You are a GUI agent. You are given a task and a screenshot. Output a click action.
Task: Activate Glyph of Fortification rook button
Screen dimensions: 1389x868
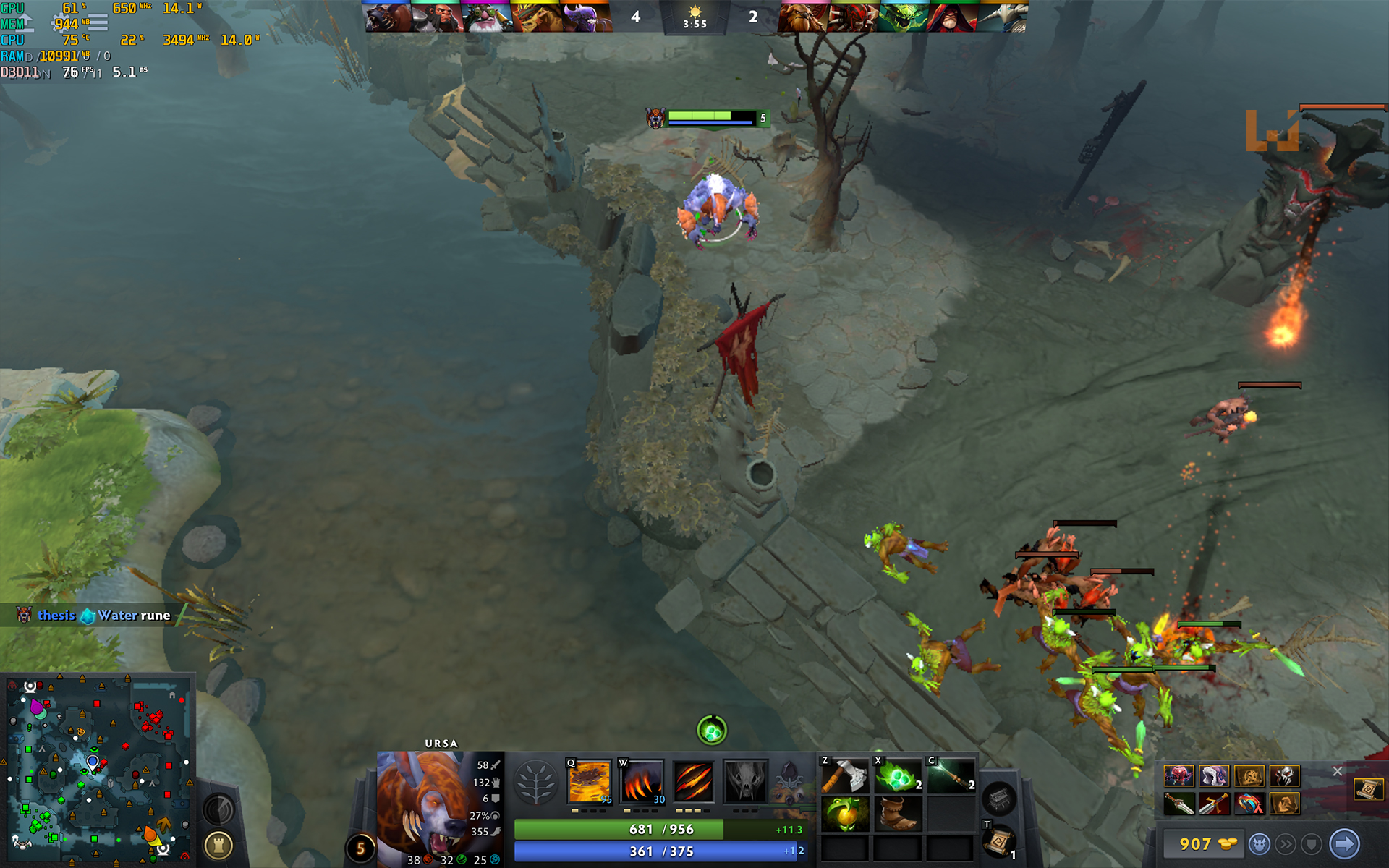(x=218, y=844)
